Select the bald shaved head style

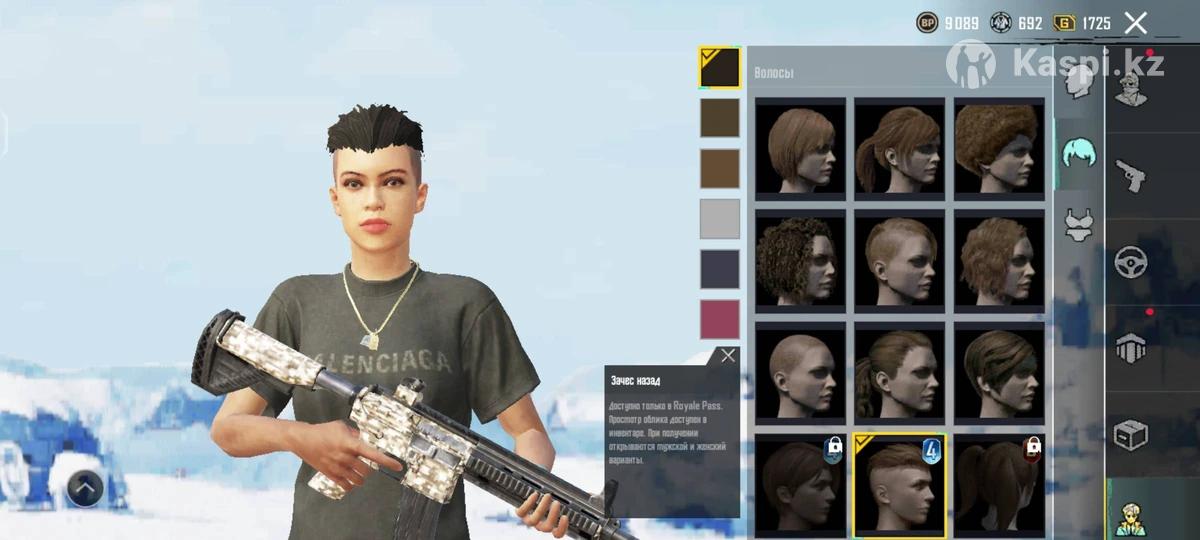[x=800, y=370]
